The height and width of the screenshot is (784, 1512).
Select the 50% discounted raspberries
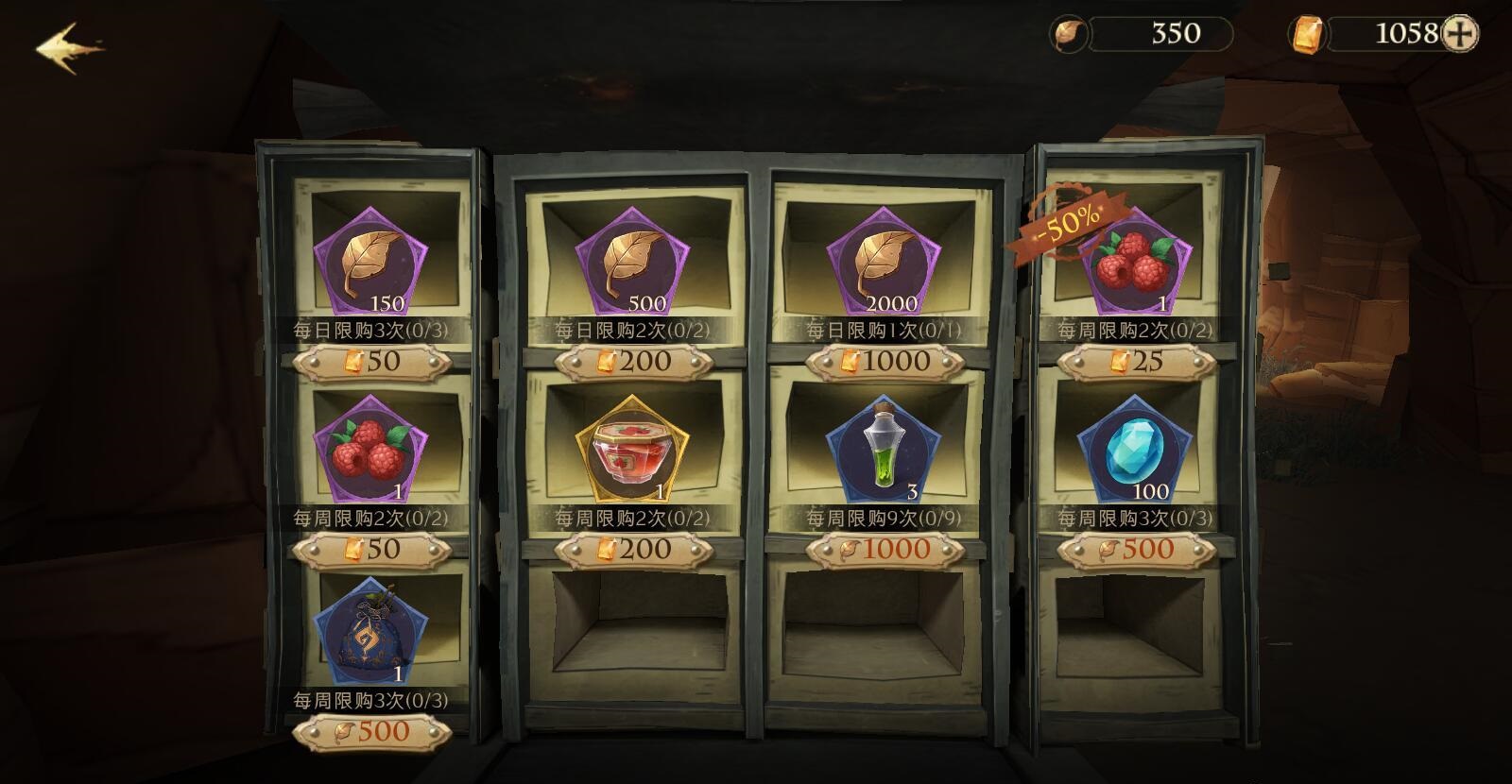(1135, 261)
